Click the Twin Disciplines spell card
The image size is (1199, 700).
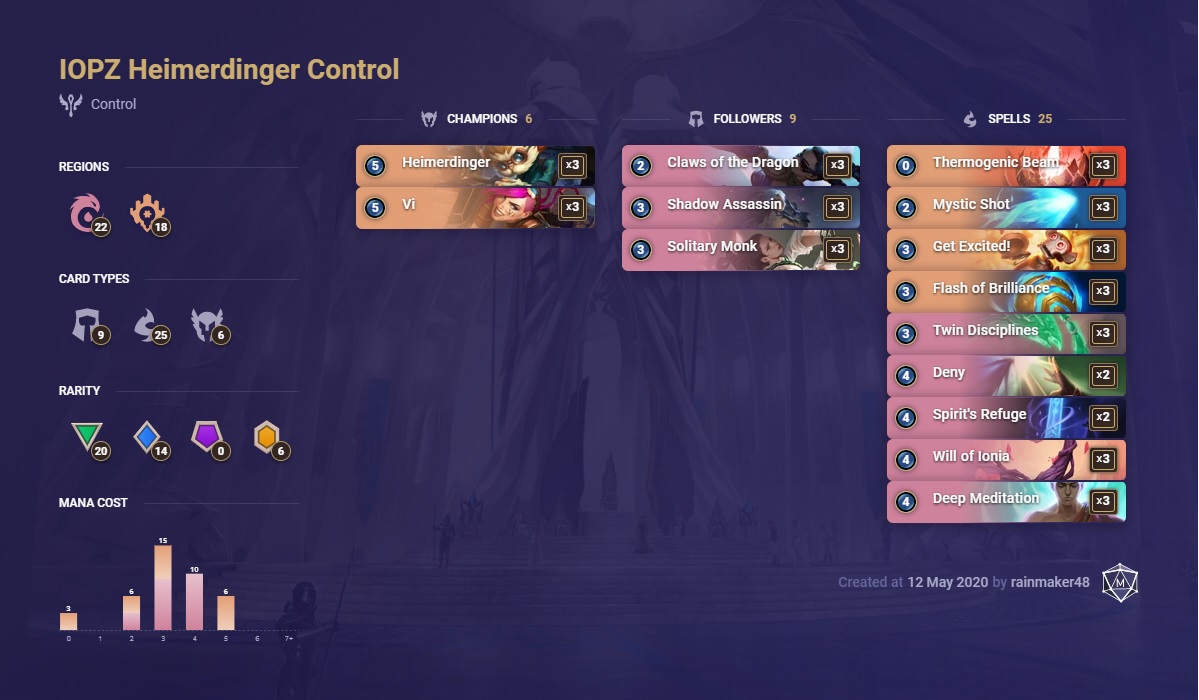pos(1005,334)
